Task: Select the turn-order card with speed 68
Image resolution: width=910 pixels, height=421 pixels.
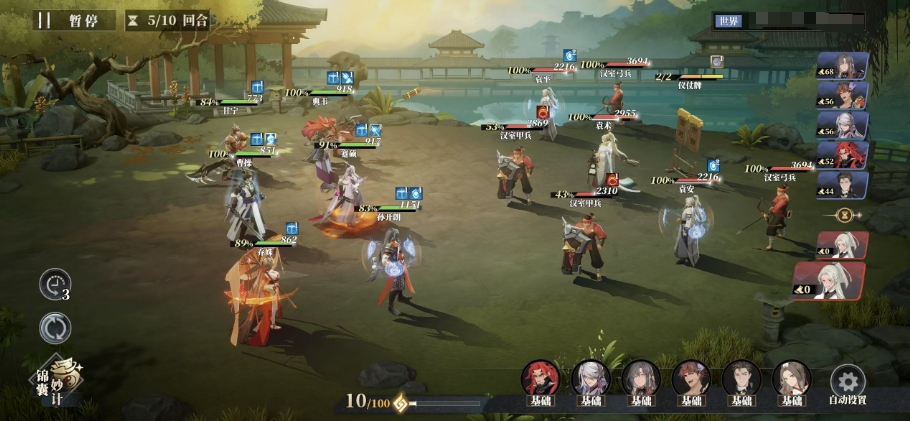Action: tap(843, 66)
